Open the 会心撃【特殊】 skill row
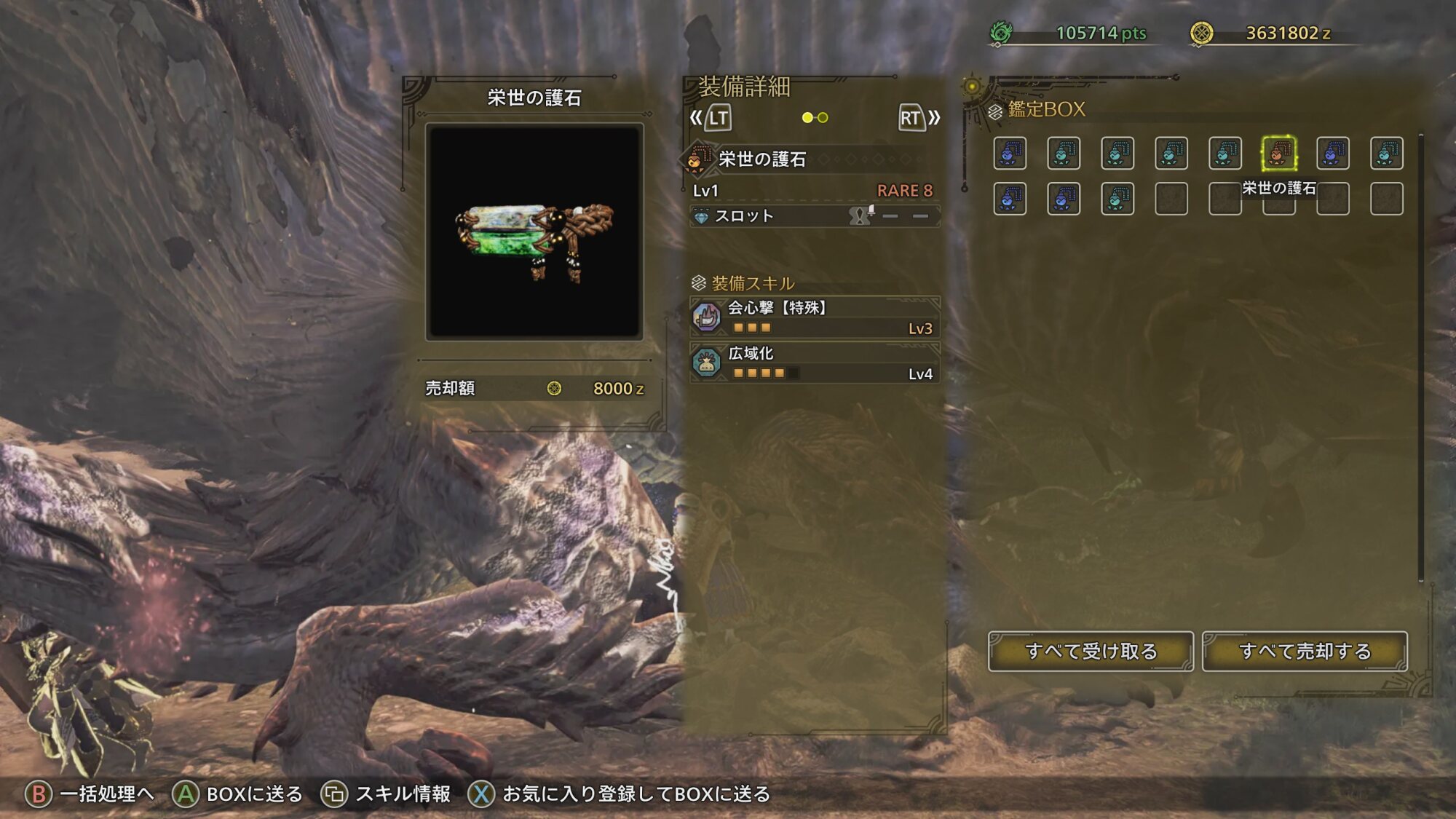This screenshot has width=1456, height=819. tap(815, 317)
